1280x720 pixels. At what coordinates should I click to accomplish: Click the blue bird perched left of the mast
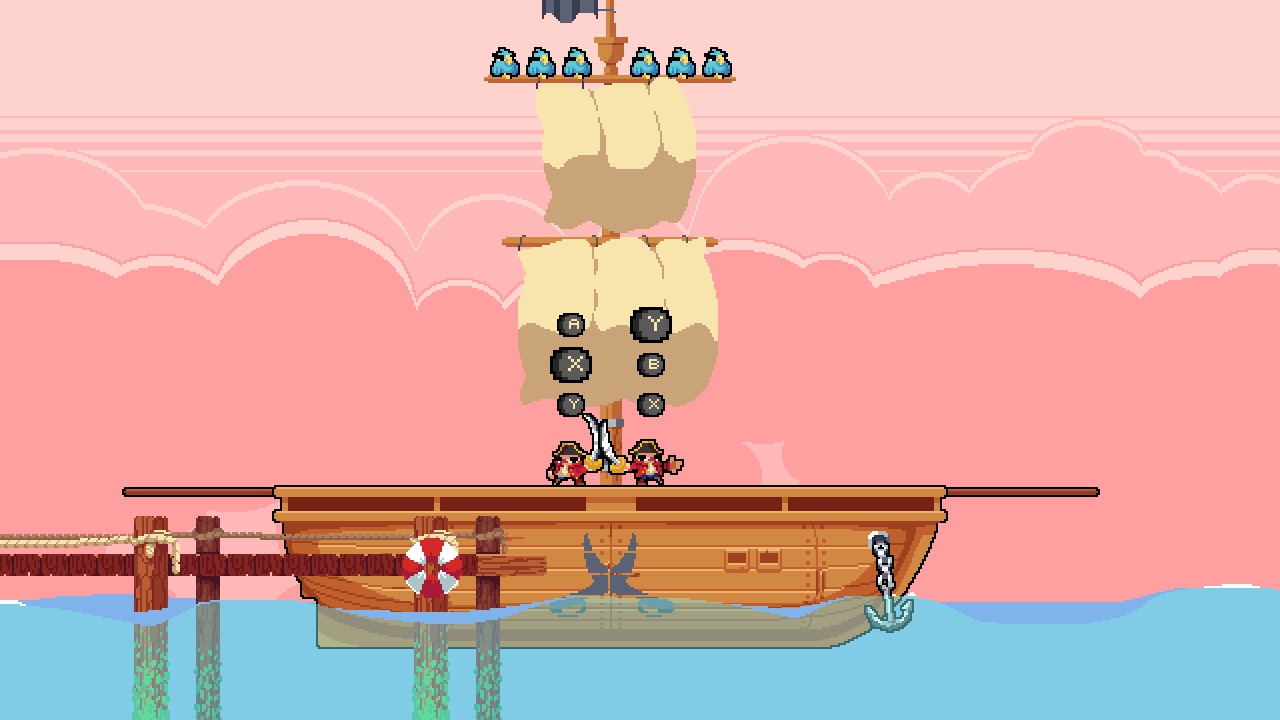[578, 60]
